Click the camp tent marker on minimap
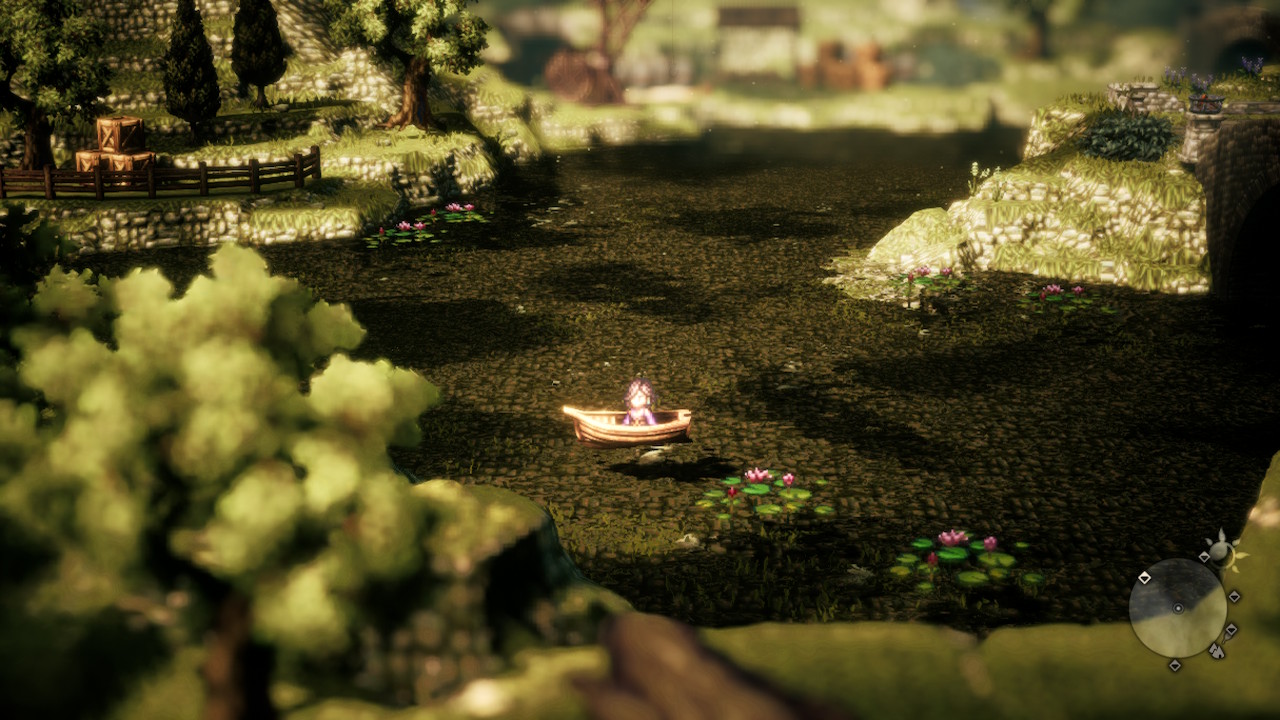 [1216, 651]
